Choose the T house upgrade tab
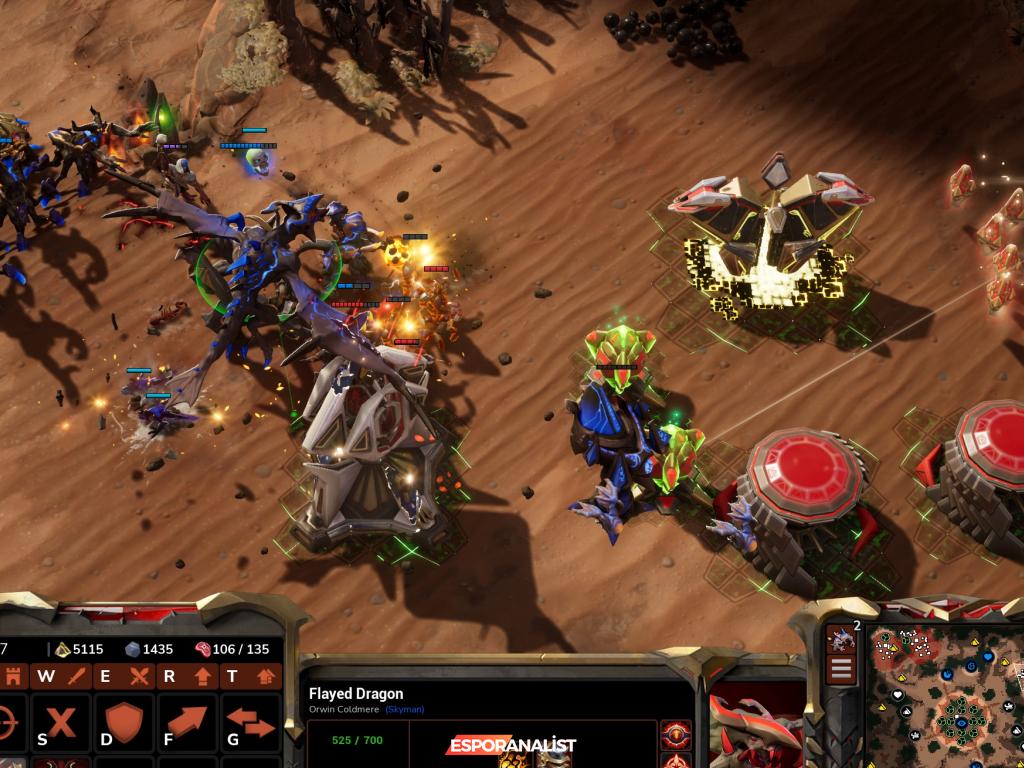 click(x=248, y=676)
